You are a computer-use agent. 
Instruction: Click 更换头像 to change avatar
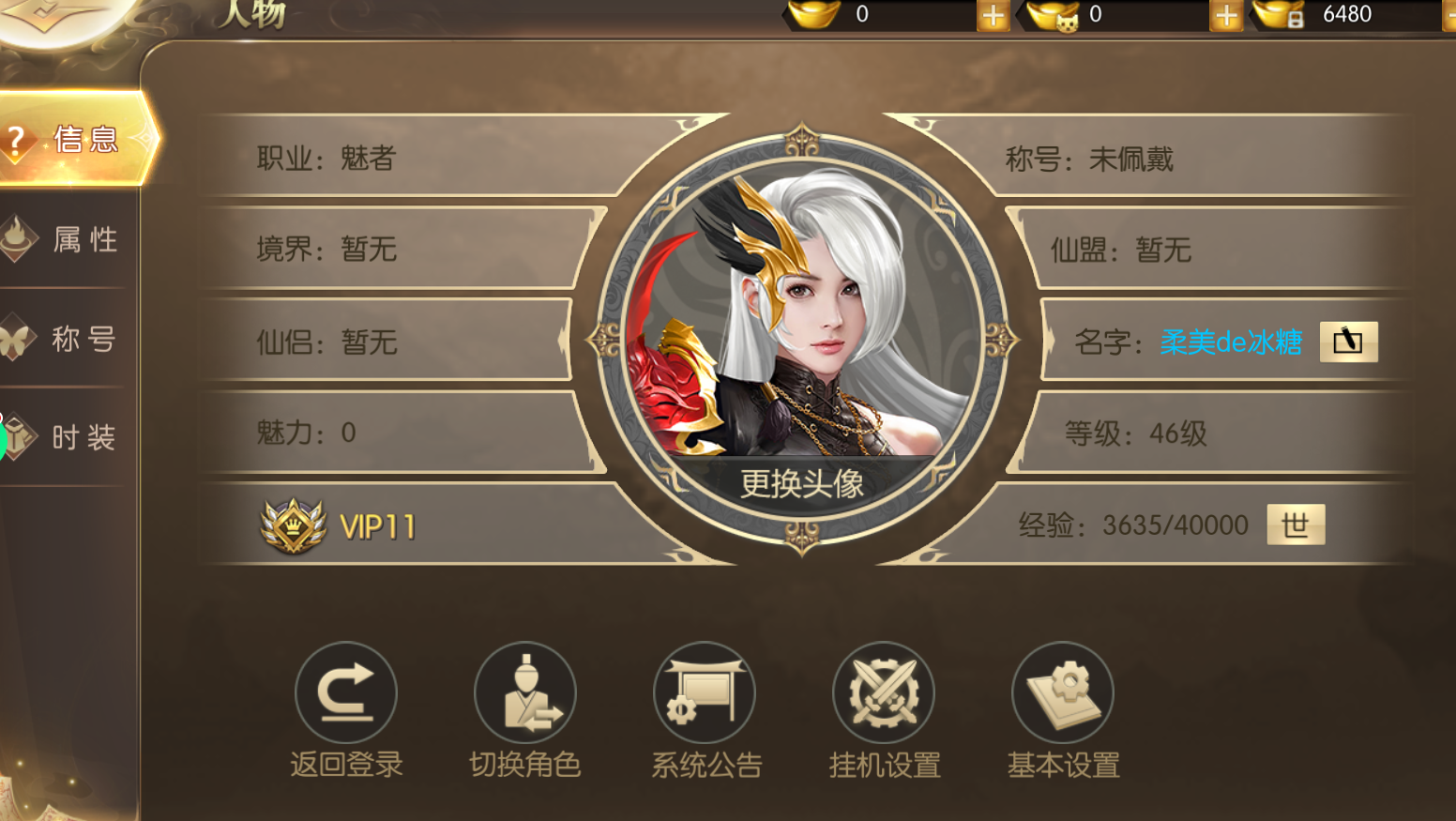click(x=801, y=483)
